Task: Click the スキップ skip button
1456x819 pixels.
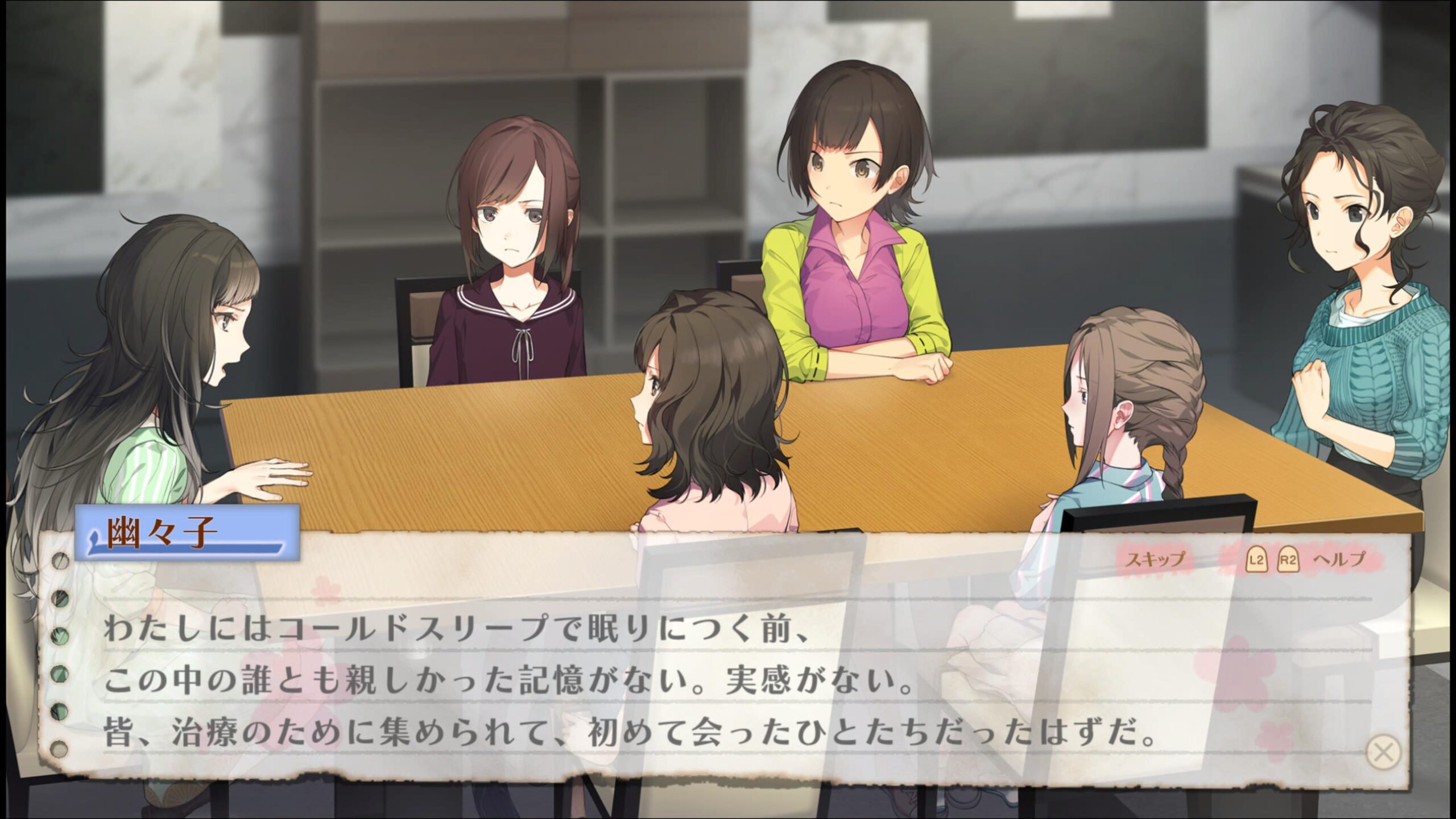Action: (x=1155, y=560)
